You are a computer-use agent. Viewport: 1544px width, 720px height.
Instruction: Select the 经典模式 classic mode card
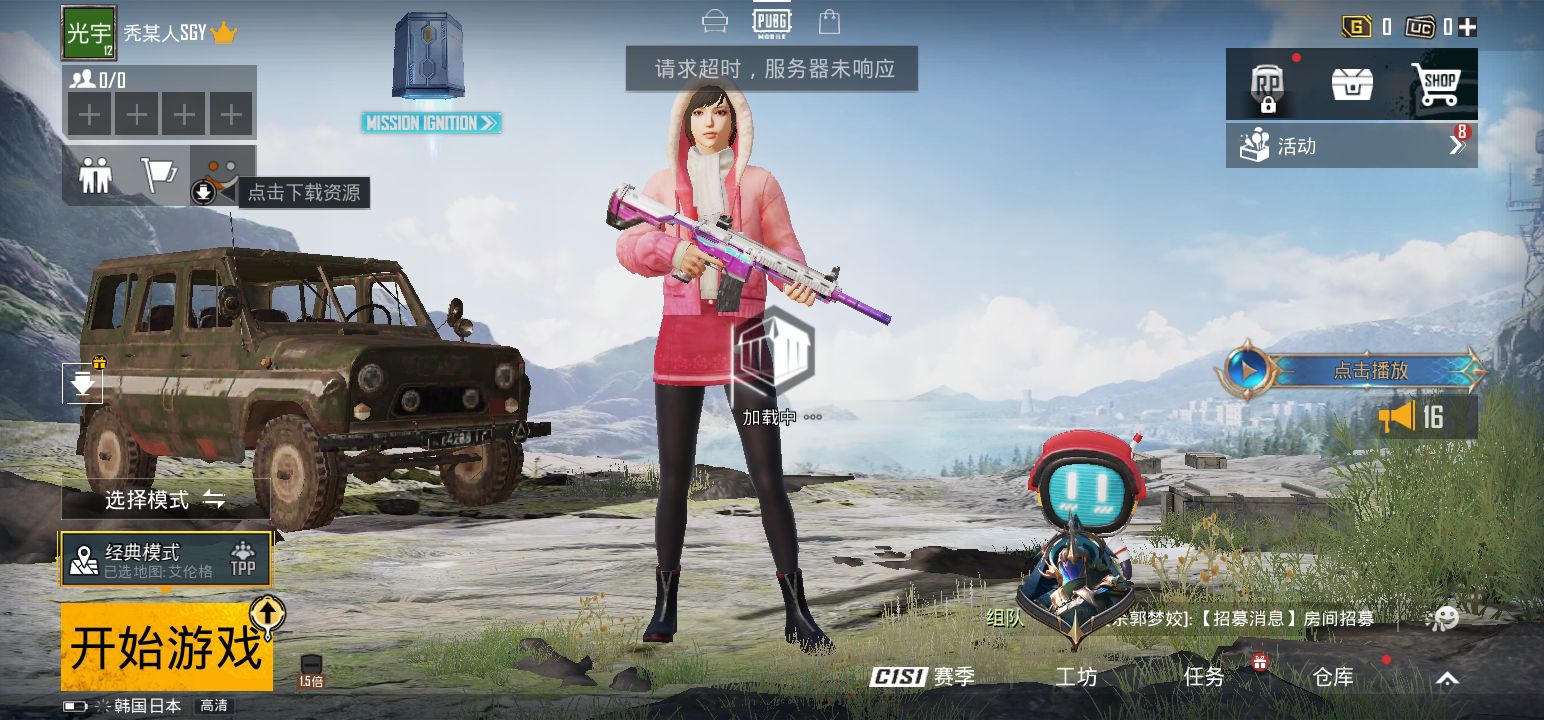[166, 560]
